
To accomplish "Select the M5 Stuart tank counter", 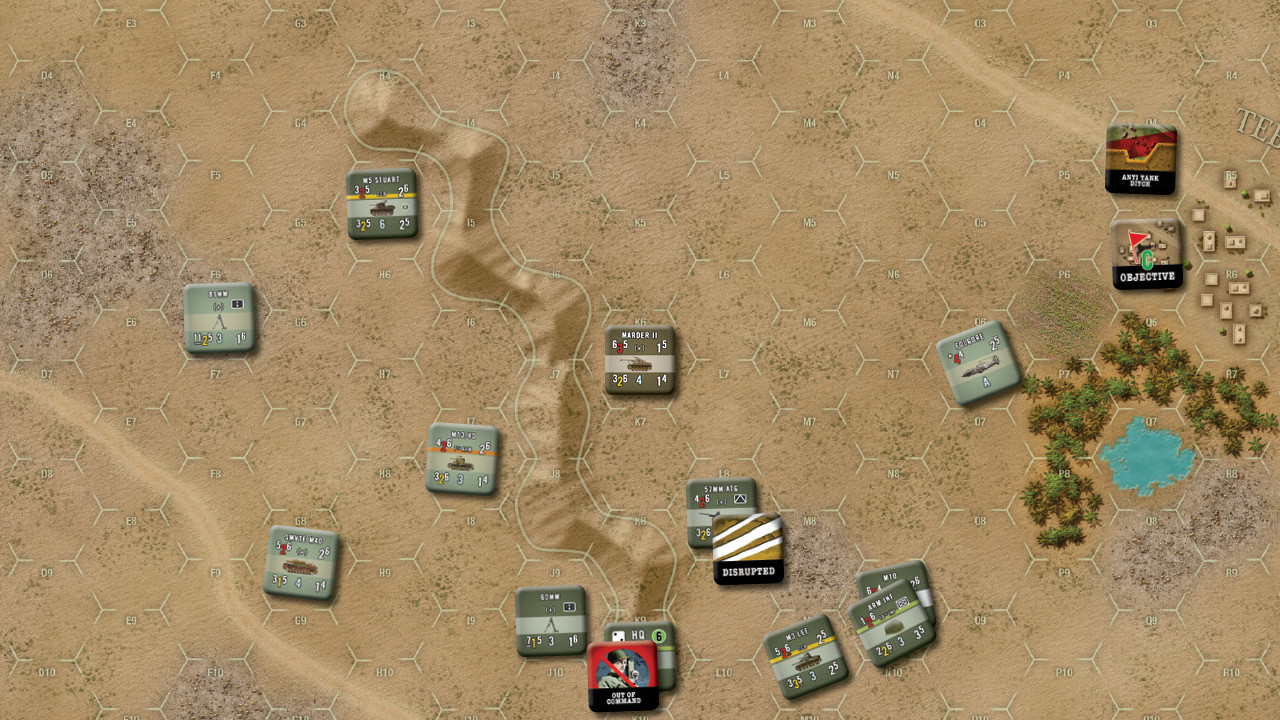I will point(383,200).
